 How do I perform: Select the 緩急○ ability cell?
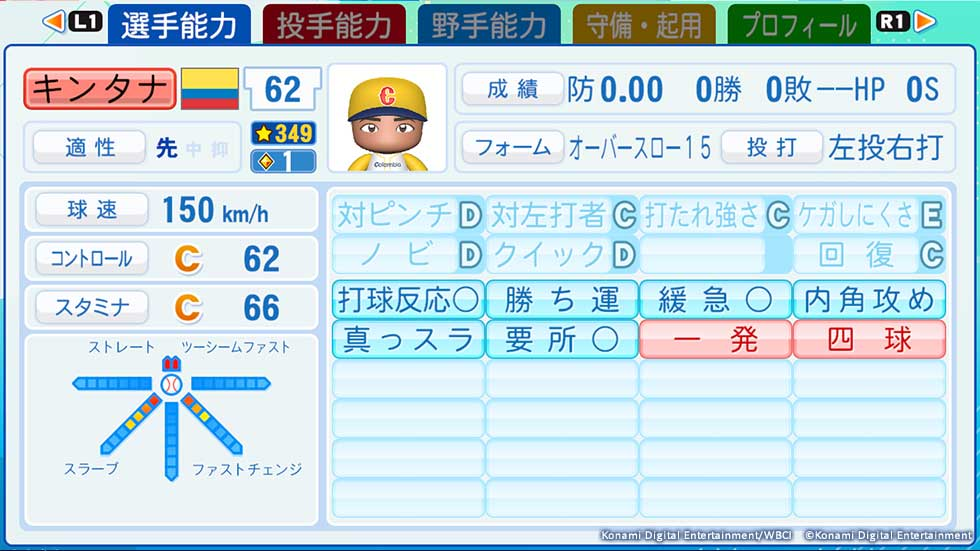click(715, 299)
